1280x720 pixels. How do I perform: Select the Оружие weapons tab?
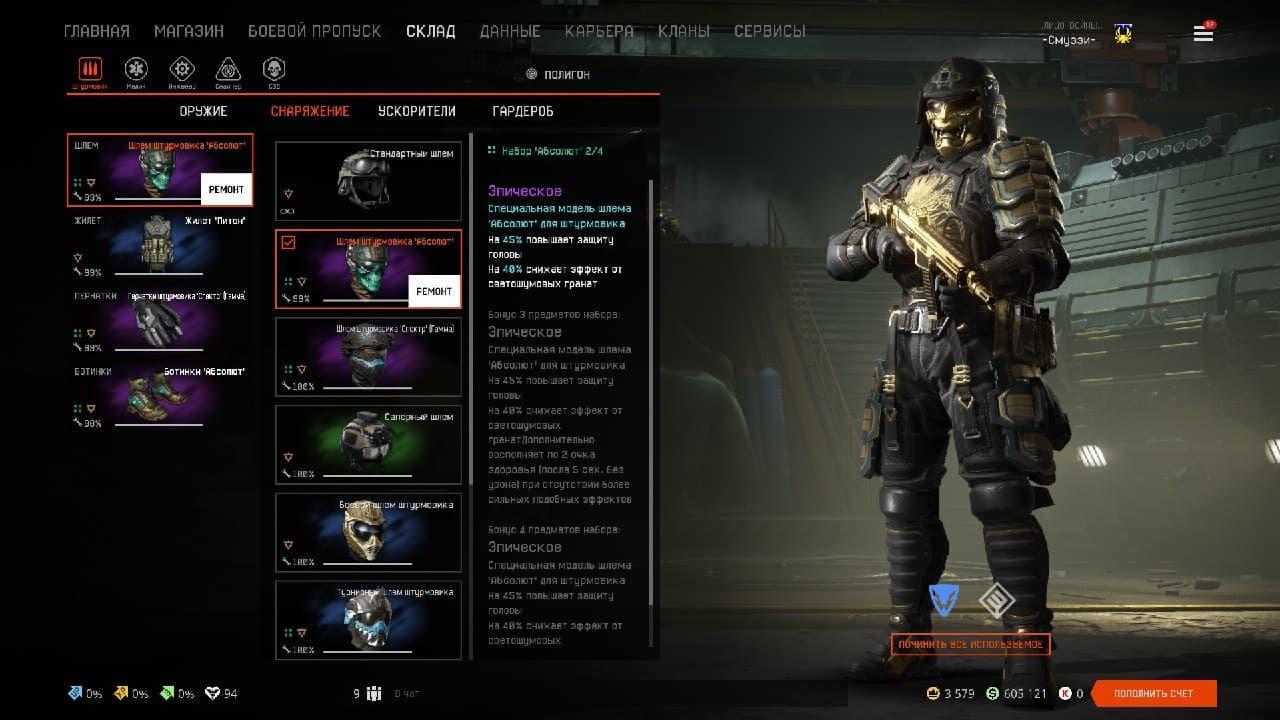click(x=204, y=111)
